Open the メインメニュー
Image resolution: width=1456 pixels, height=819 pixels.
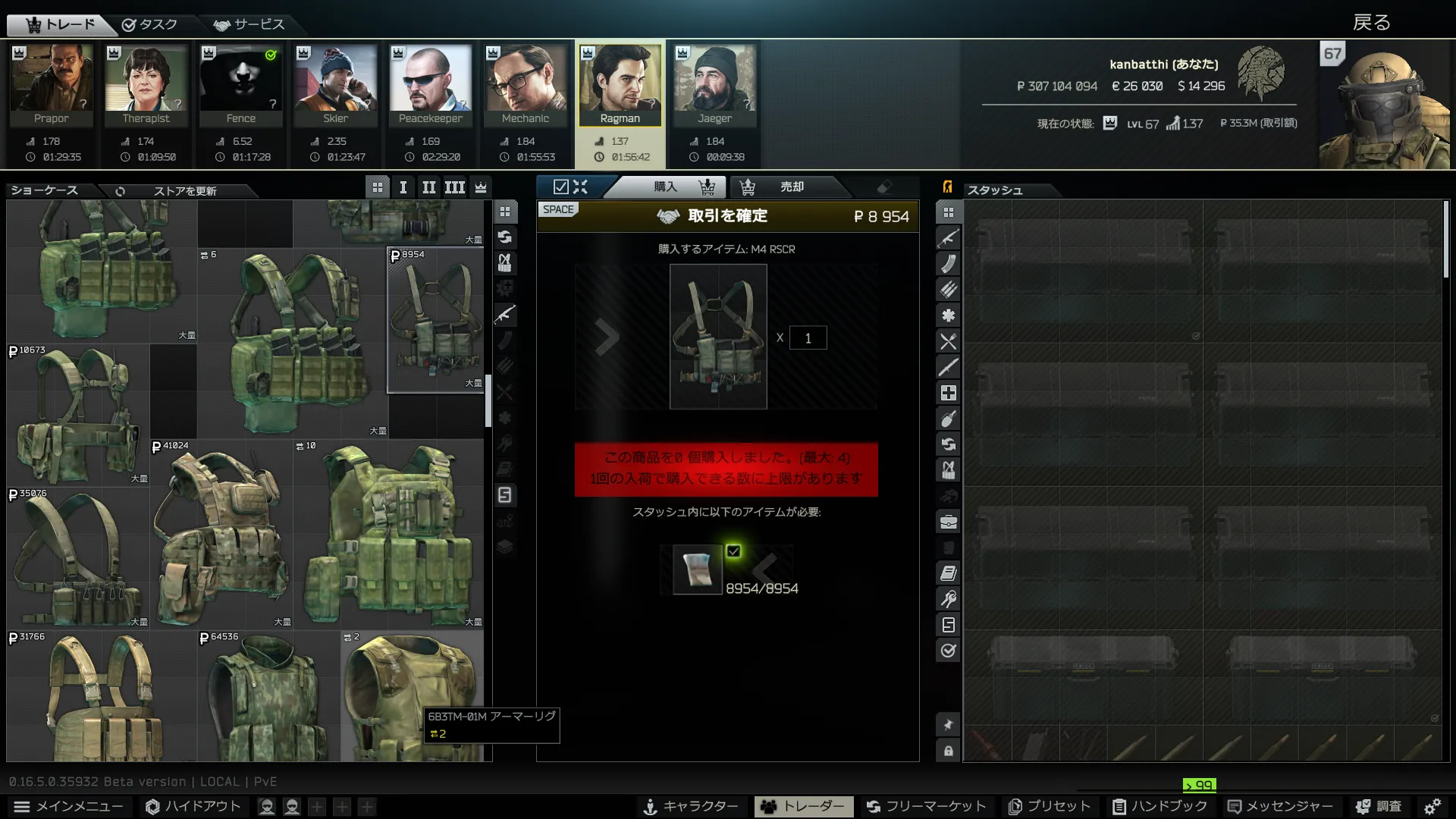click(x=68, y=806)
